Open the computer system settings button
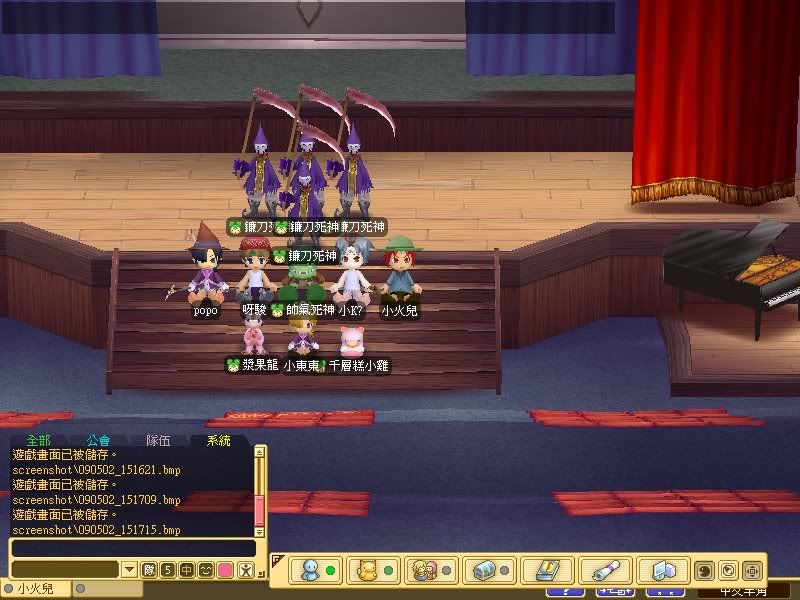Screen dimensions: 800x600 (662, 570)
